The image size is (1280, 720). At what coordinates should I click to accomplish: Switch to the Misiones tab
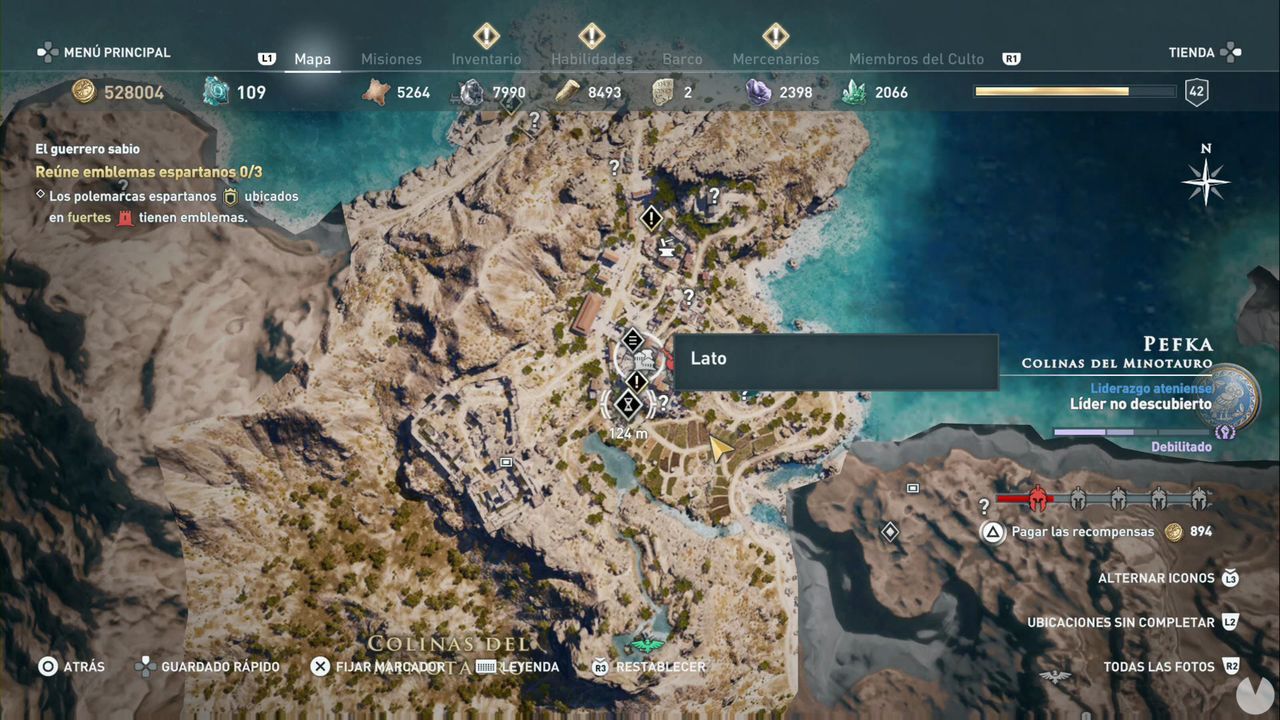click(391, 58)
